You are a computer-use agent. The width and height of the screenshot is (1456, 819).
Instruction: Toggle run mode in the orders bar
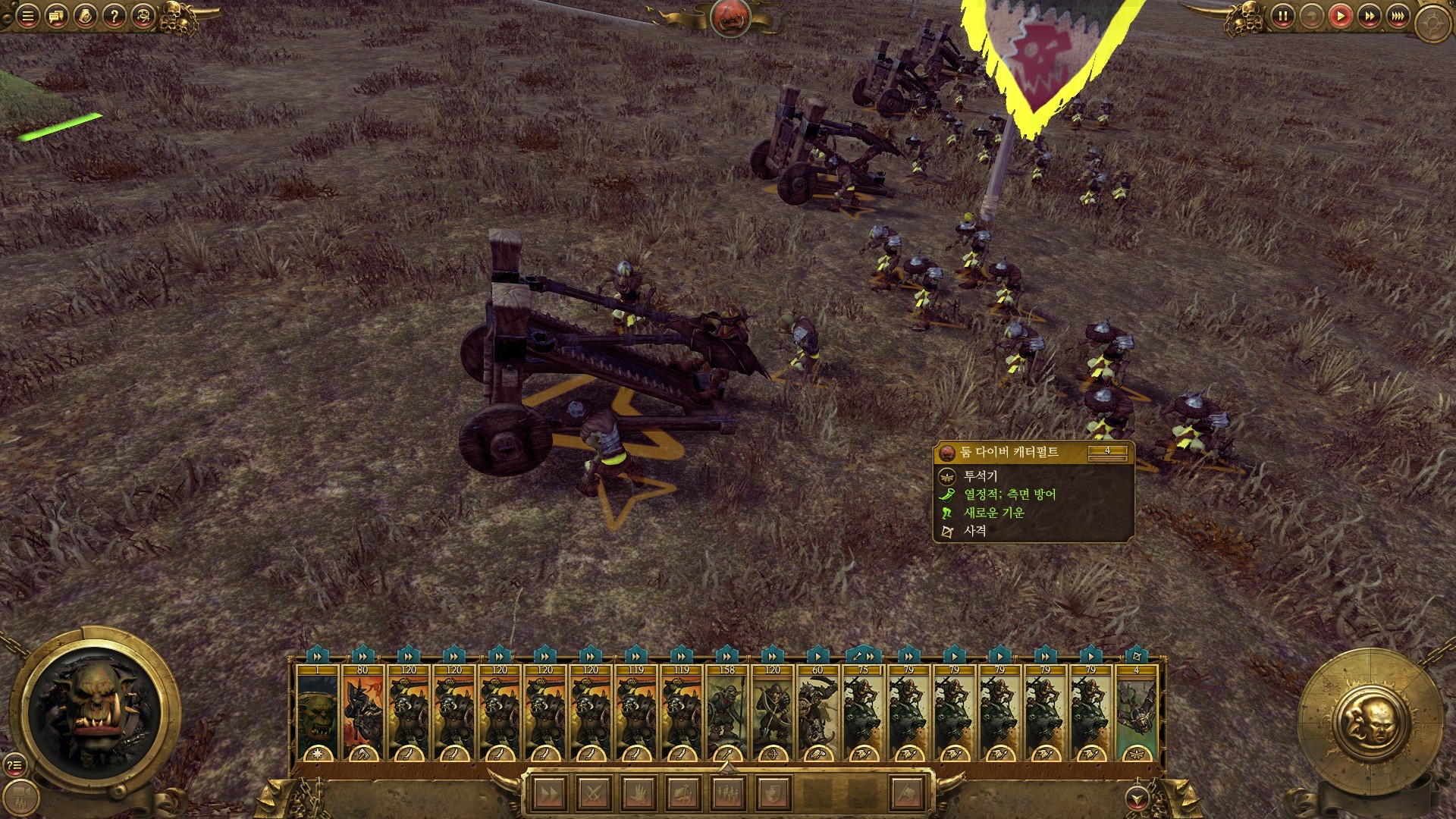point(549,794)
